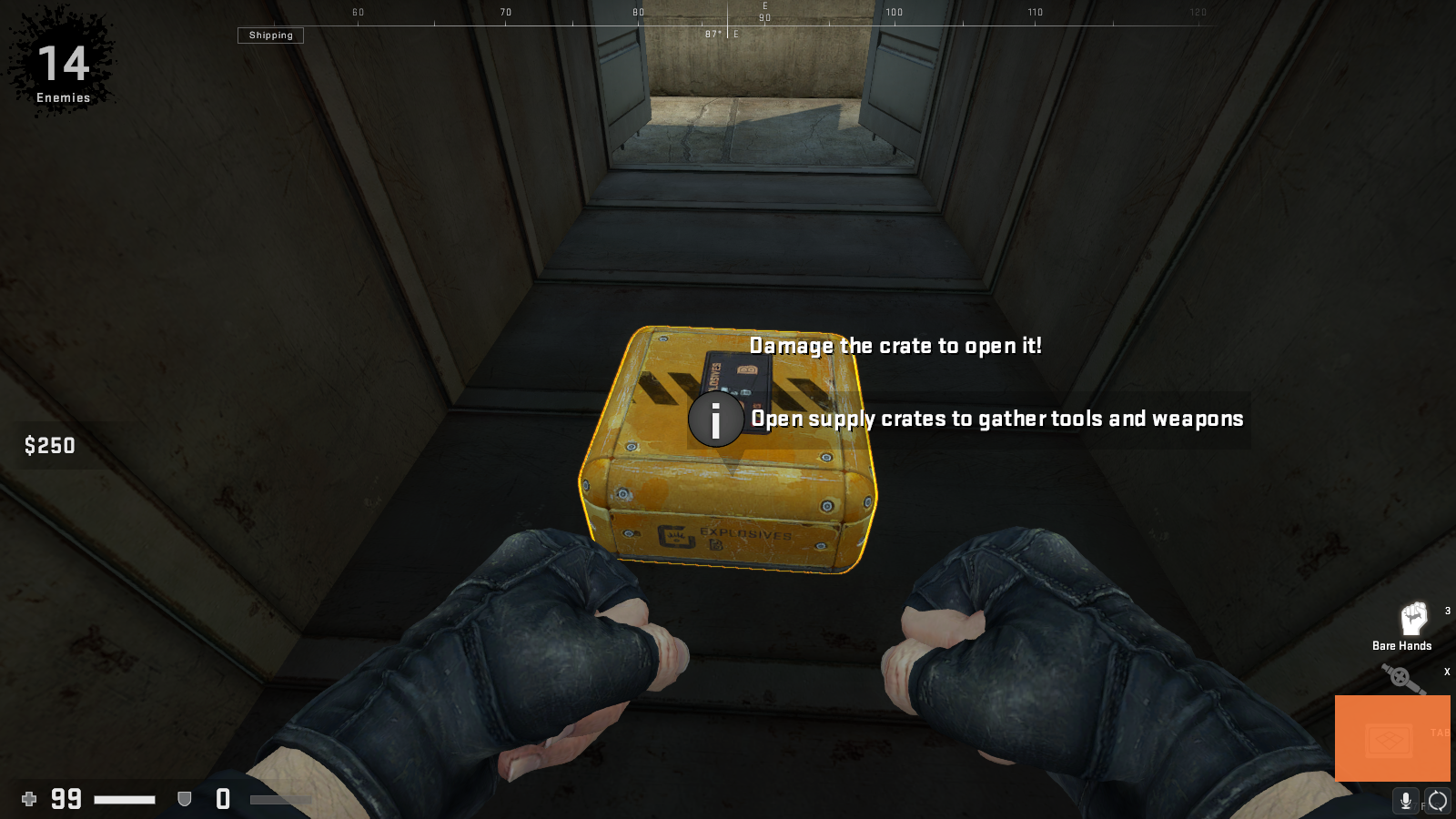Click the Shipping location label
1456x819 pixels.
[x=270, y=35]
